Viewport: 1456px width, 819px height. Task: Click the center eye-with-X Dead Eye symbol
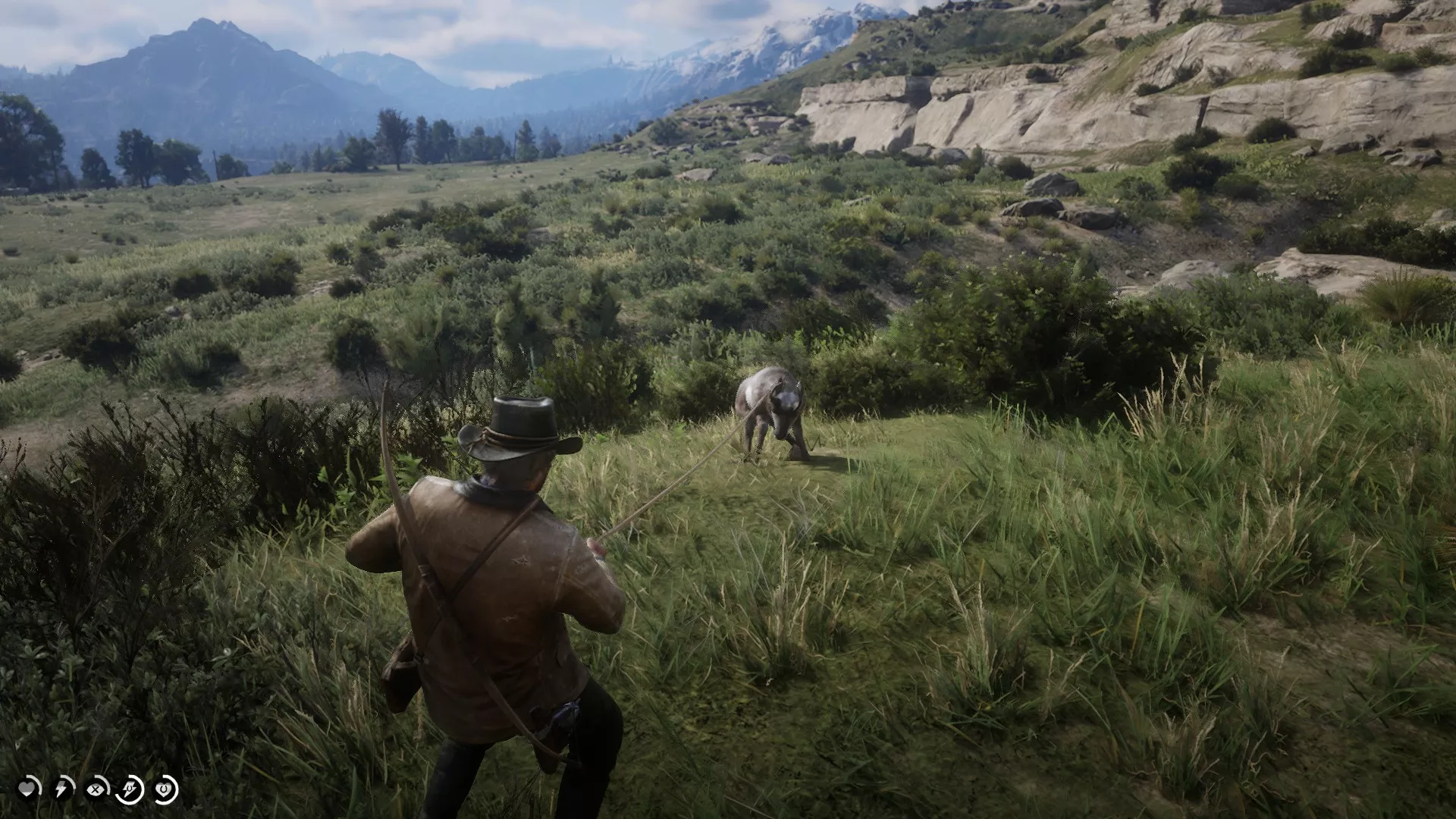pyautogui.click(x=96, y=790)
